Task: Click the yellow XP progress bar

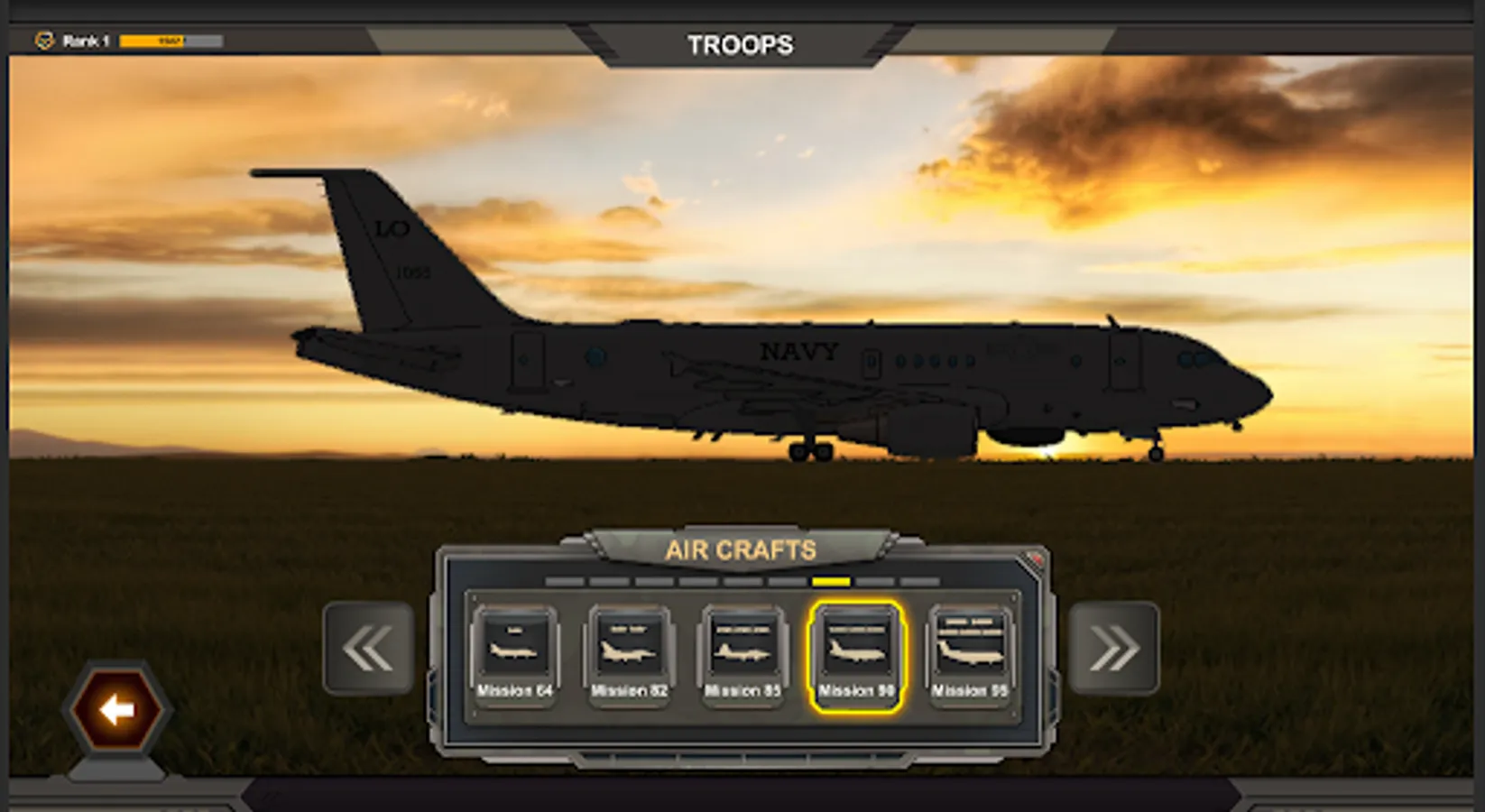Action: click(x=152, y=38)
